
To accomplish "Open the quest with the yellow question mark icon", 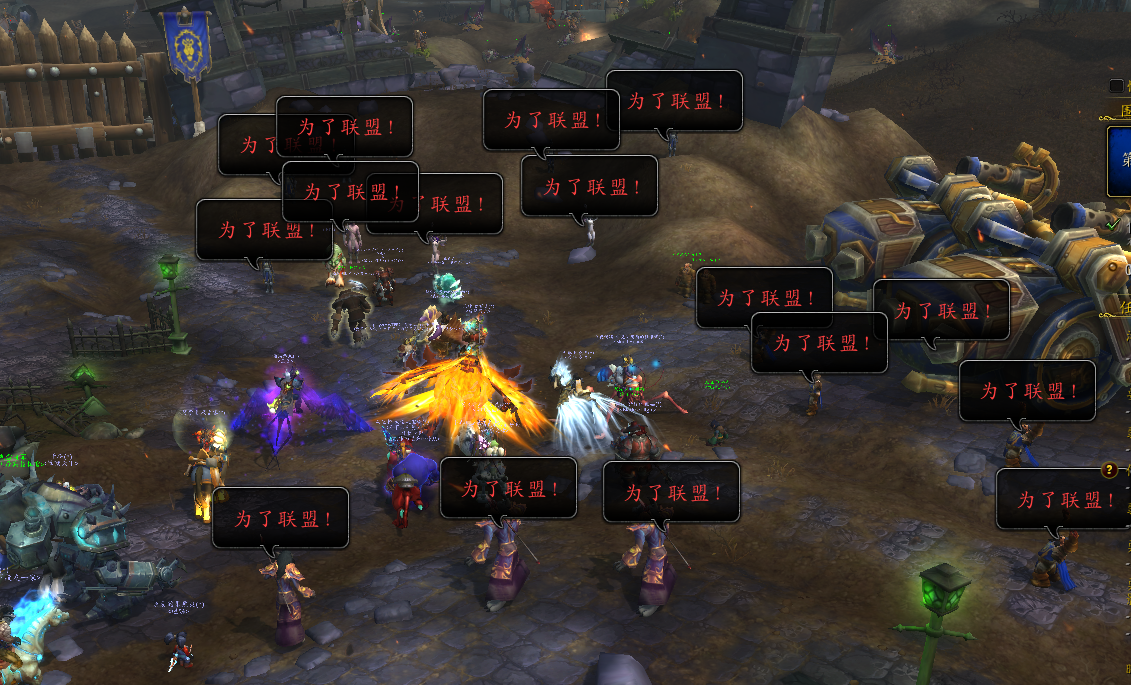I will [1109, 470].
